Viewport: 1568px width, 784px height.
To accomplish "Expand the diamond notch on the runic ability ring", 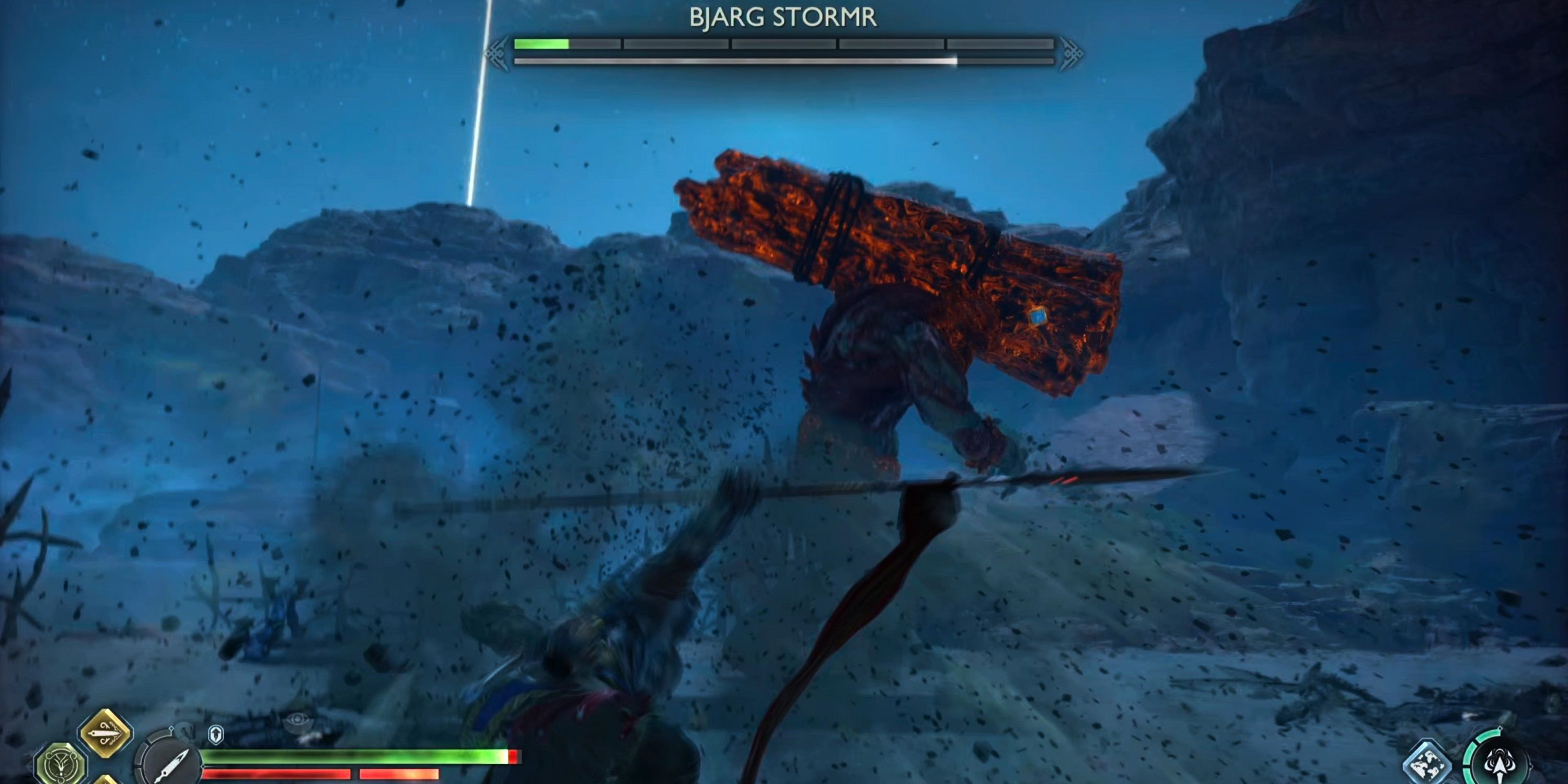I will tap(1501, 728).
